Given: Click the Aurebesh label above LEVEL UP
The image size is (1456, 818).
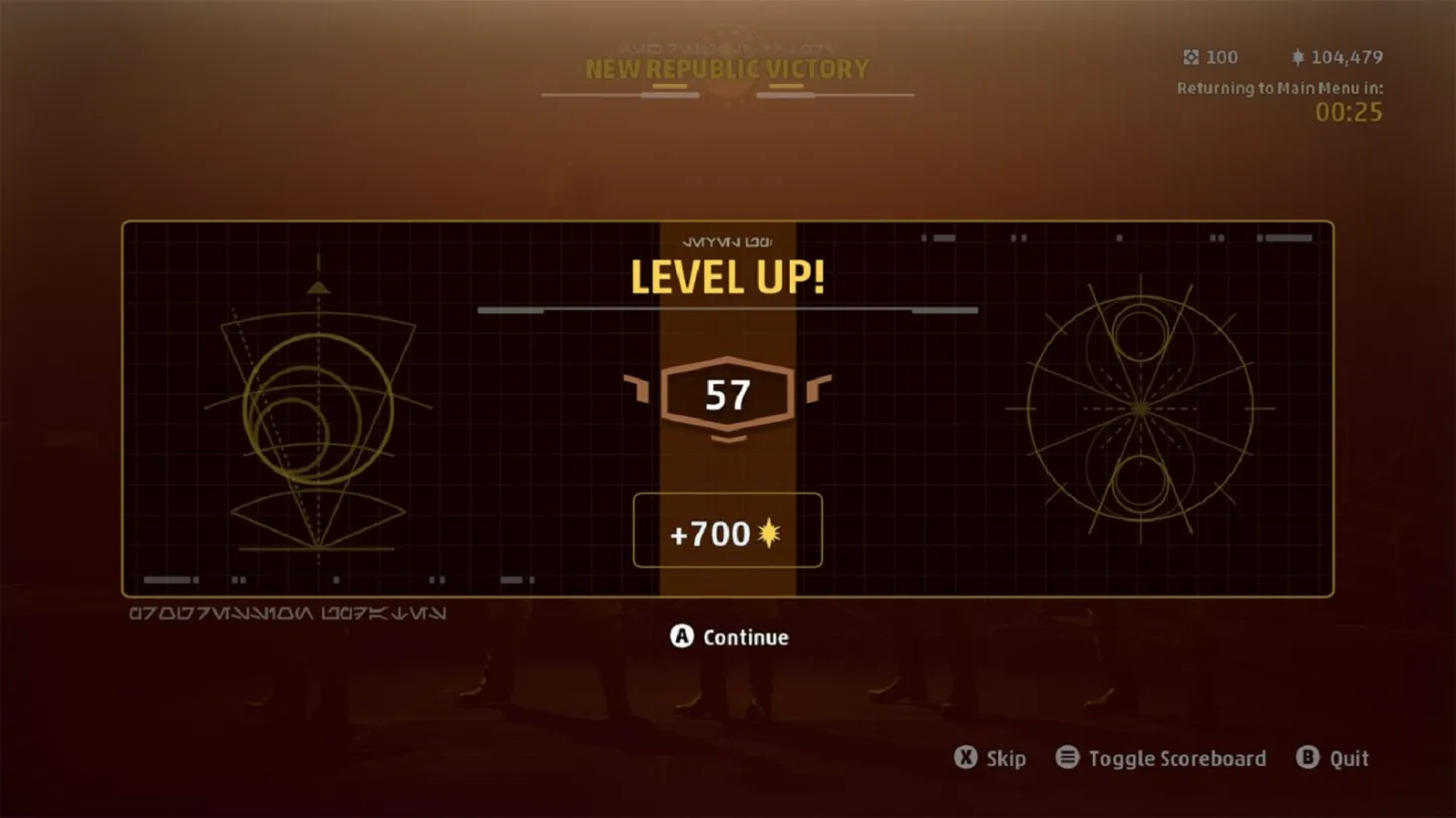Looking at the screenshot, I should point(726,240).
